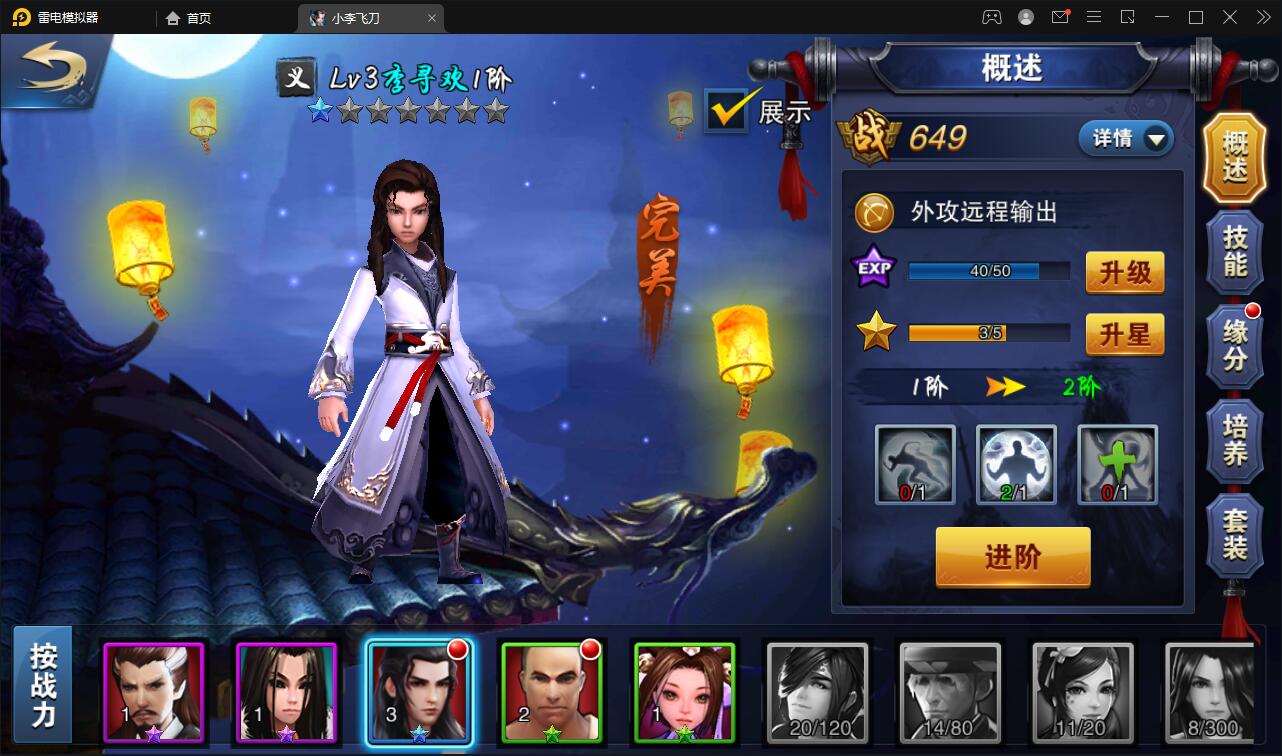Expand hidden tabs using the double chevron
Screen dimensions: 1282x756
(x=1263, y=17)
